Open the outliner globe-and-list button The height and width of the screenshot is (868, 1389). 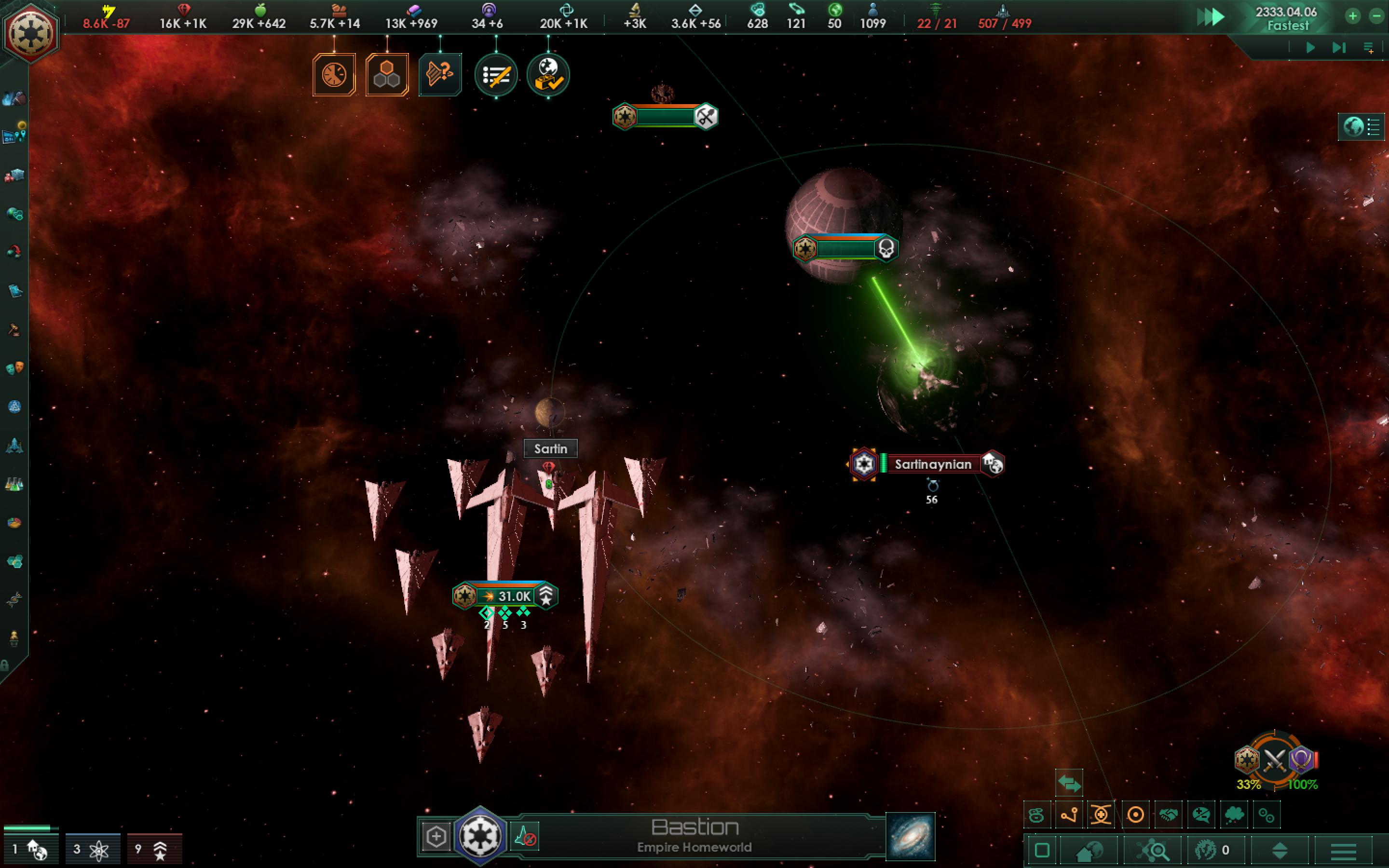click(1362, 127)
